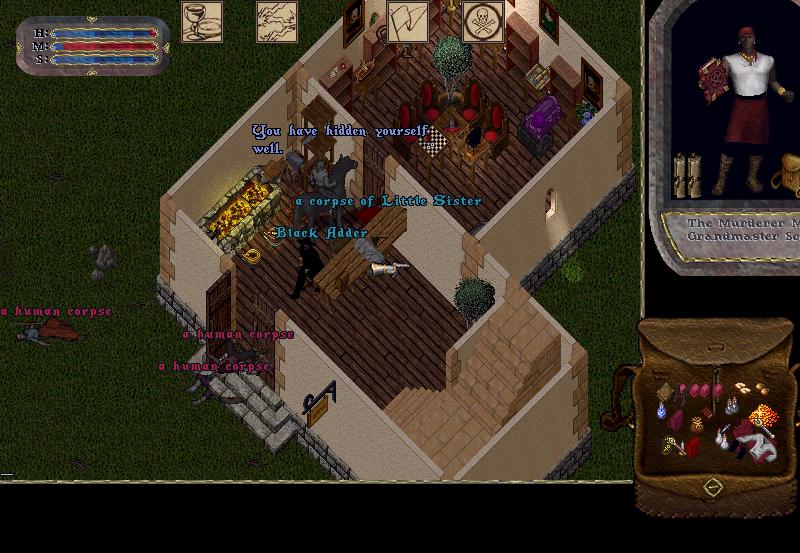800x553 pixels.
Task: Open the parchment map icon
Action: [x=277, y=22]
